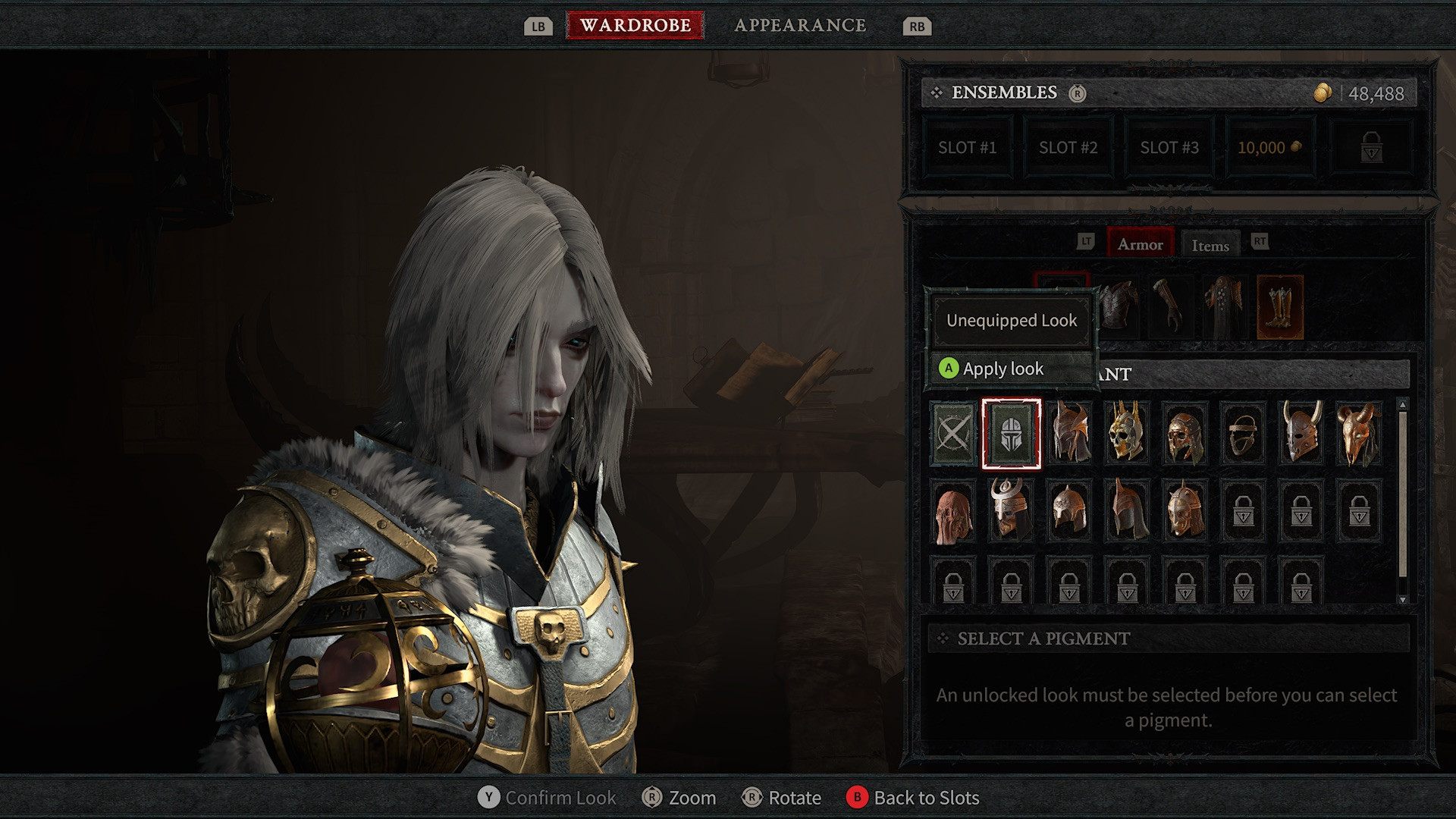
Task: Pick the leather strap headband look
Action: [x=1243, y=434]
